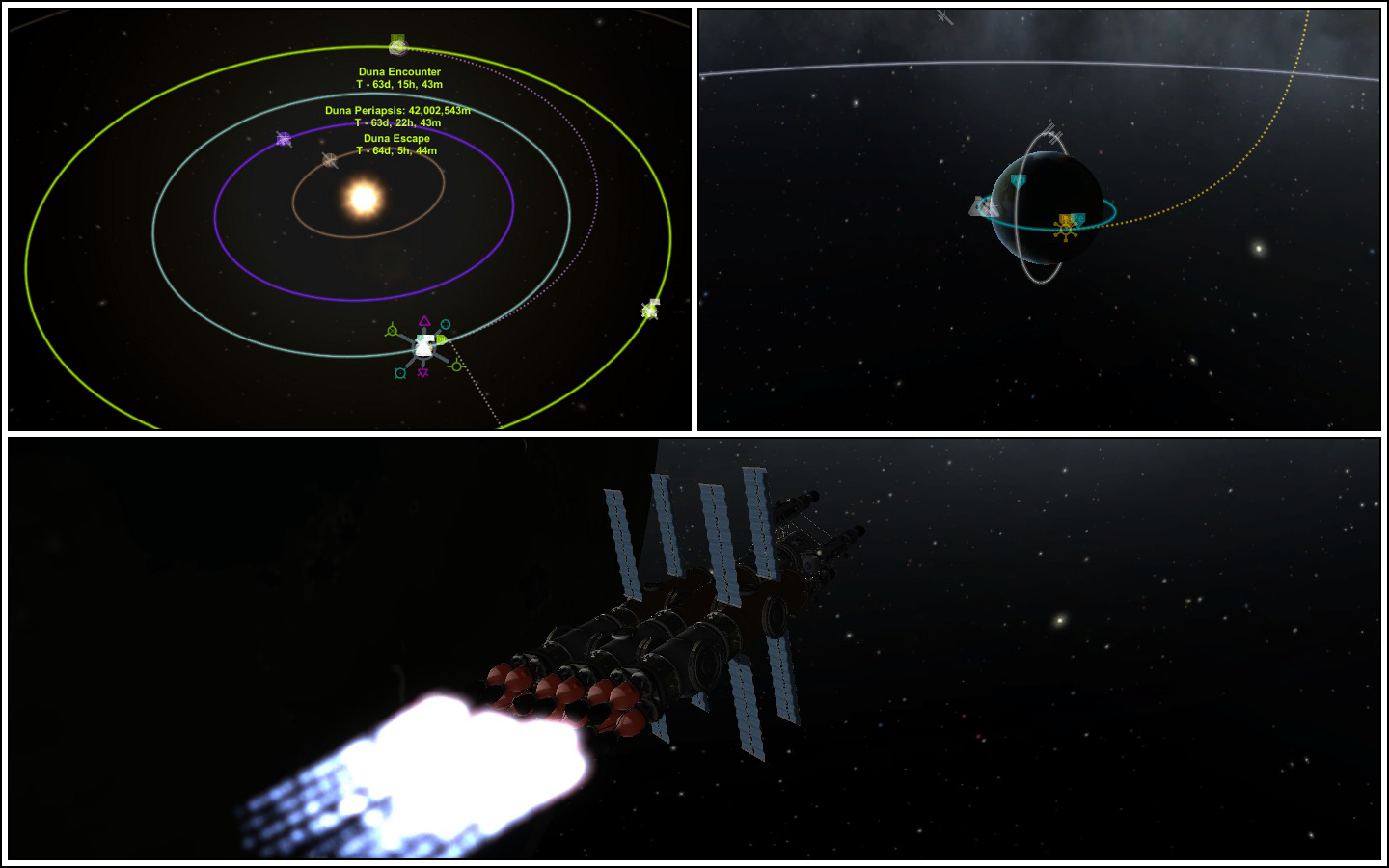Click the white vessel icon on the right of the green orbit
This screenshot has height=868, width=1389.
649,310
